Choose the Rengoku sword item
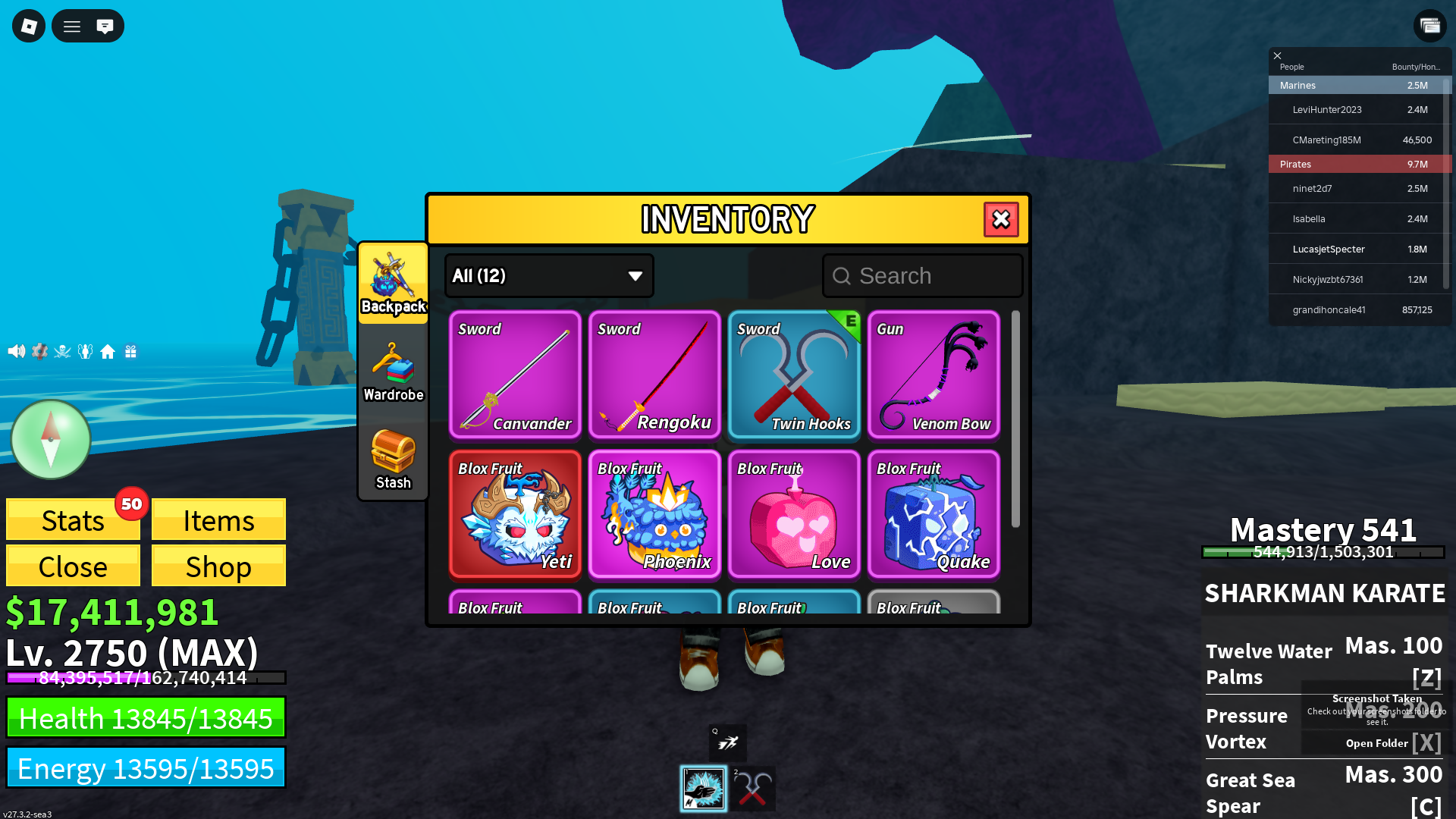Viewport: 1456px width, 819px height. click(654, 375)
